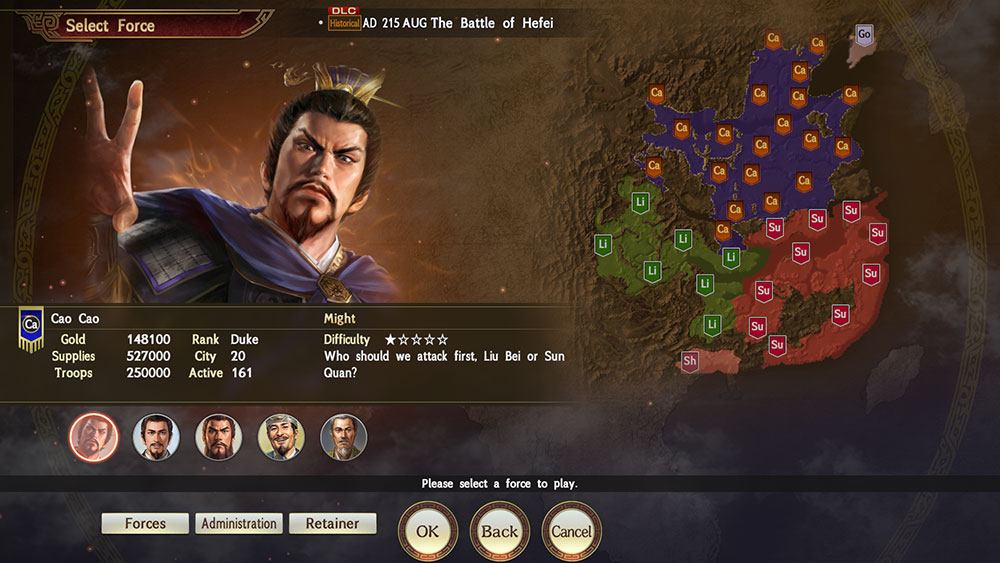
Task: Pick the red-bearded ruler portrait
Action: [x=219, y=437]
